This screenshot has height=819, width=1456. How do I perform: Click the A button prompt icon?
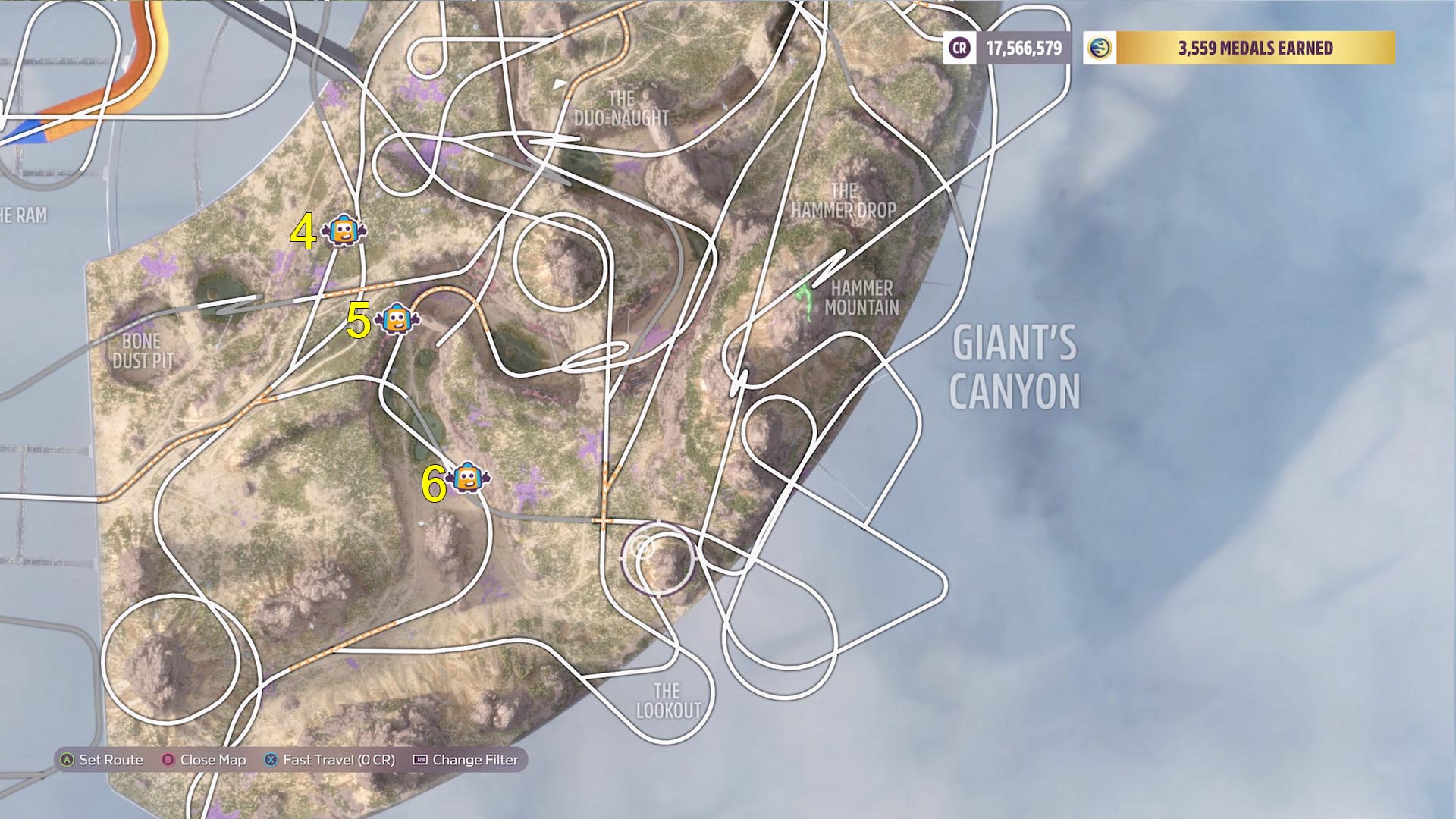tap(67, 759)
